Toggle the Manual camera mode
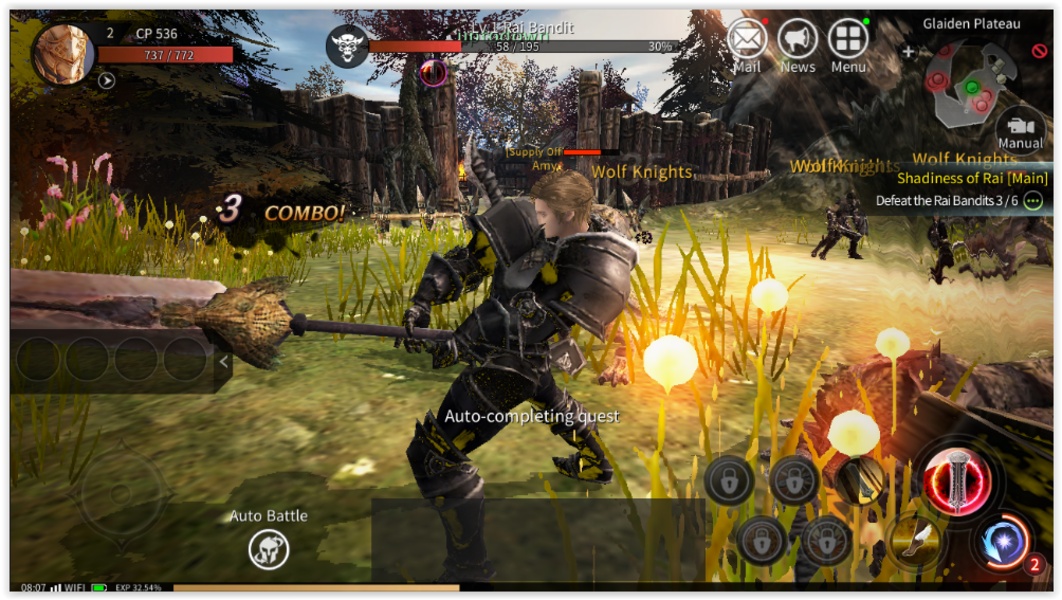 click(1020, 129)
